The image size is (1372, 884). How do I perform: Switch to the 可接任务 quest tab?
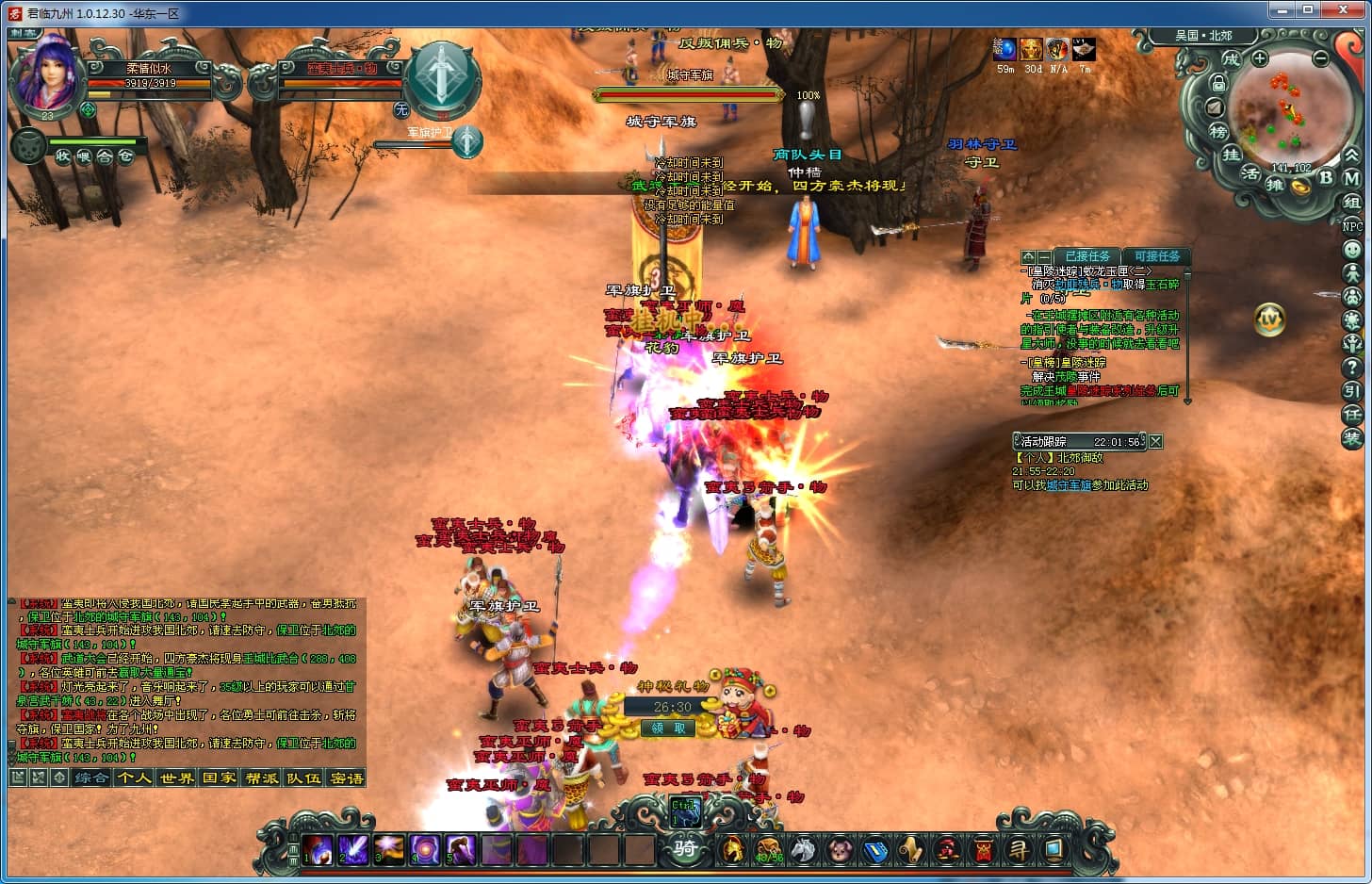(1156, 256)
